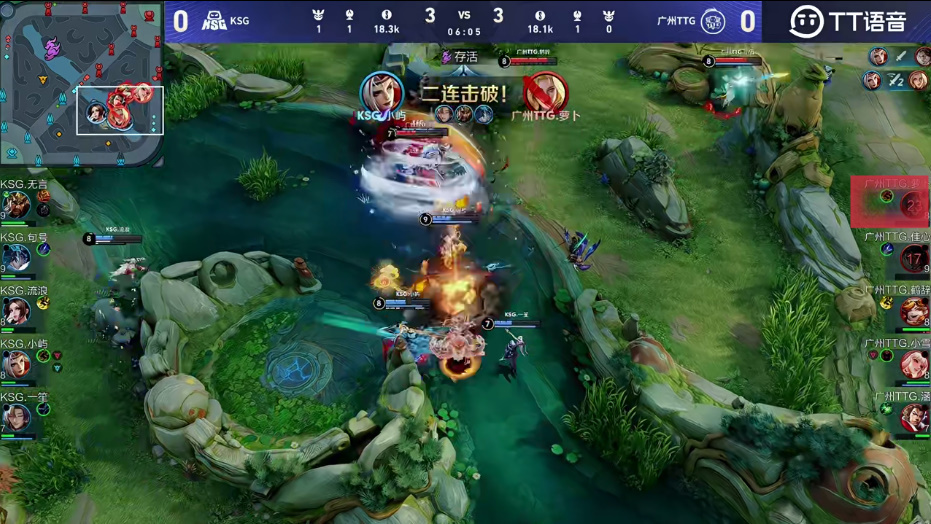The width and height of the screenshot is (931, 524).
Task: Select 广州TTG.遥 player portrait at bottom
Action: (x=913, y=418)
